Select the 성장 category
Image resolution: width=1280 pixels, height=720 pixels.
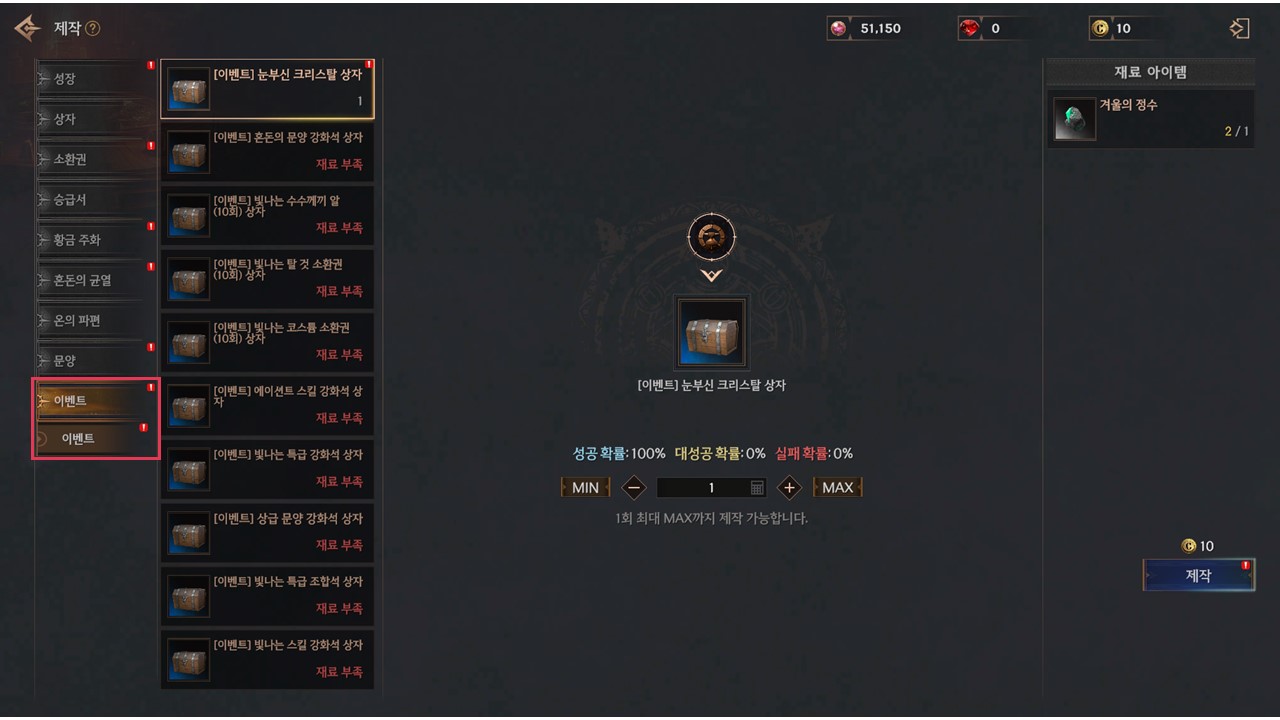click(95, 79)
